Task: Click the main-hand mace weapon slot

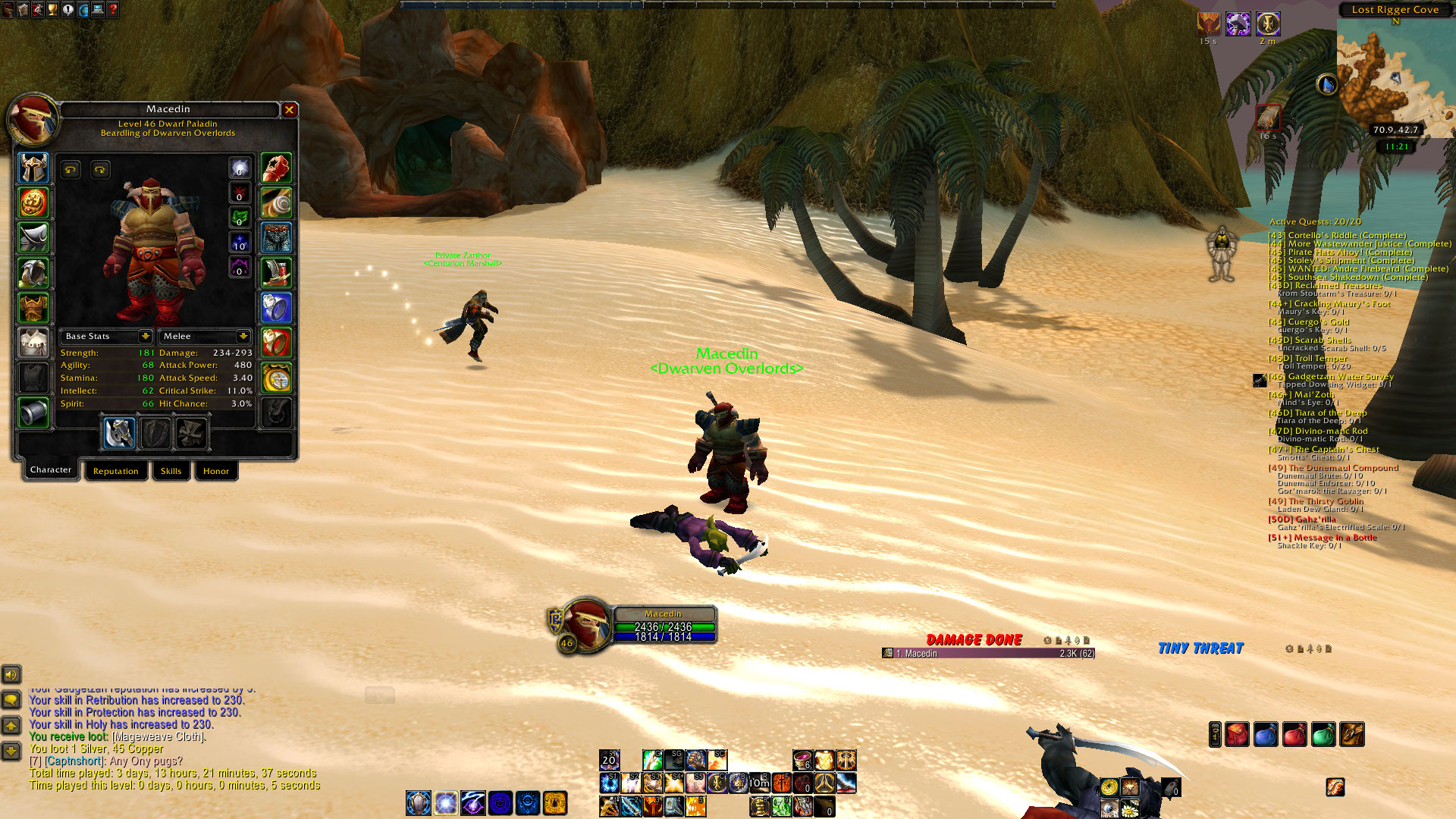Action: tap(119, 433)
